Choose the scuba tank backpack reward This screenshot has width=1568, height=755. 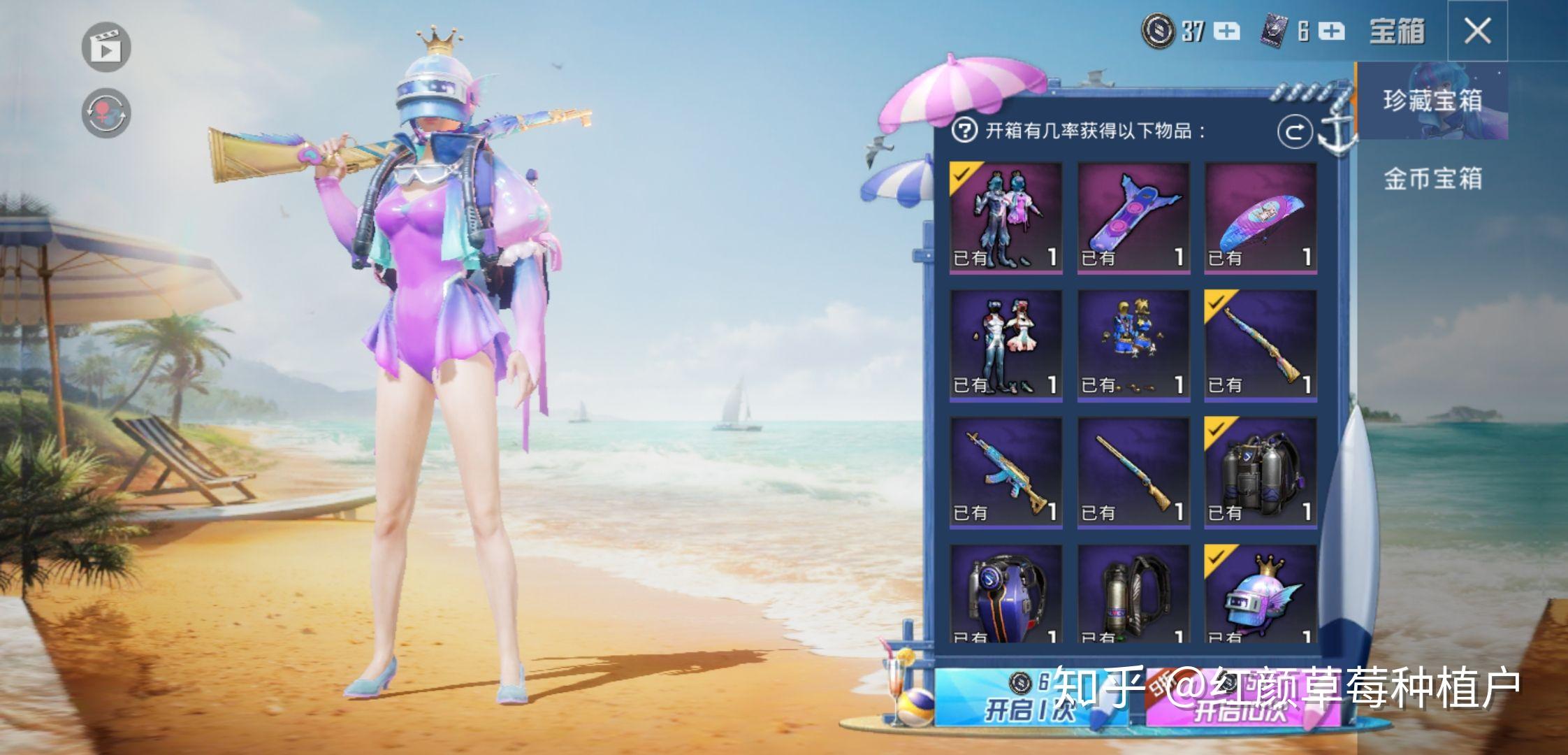1261,473
